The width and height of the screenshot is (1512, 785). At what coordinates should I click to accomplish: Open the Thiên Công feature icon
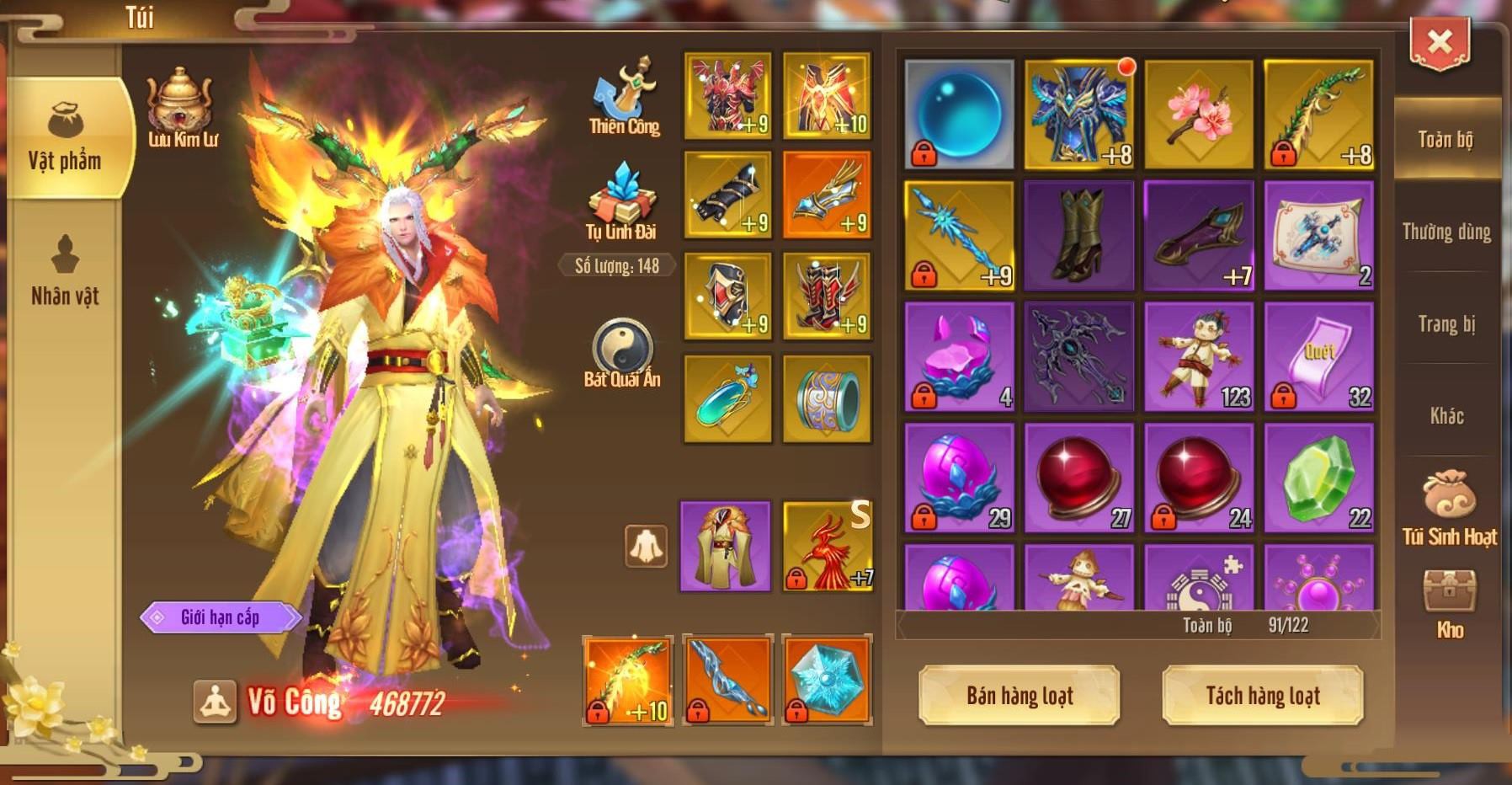624,91
